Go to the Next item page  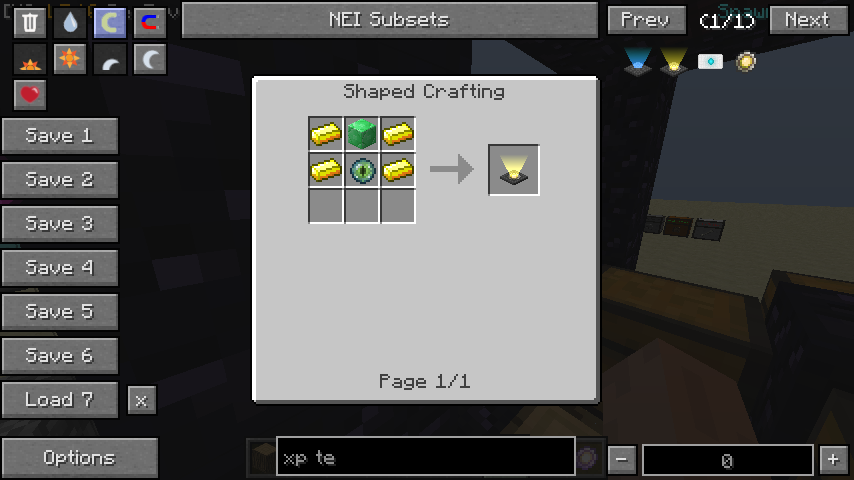807,20
